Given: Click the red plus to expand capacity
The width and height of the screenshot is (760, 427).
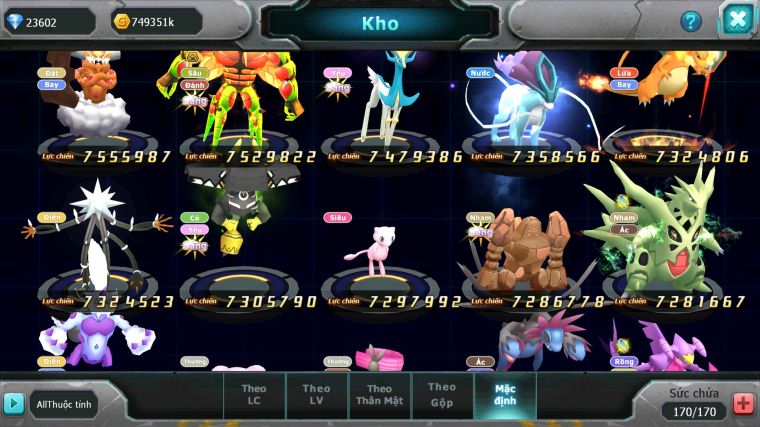Looking at the screenshot, I should [743, 403].
